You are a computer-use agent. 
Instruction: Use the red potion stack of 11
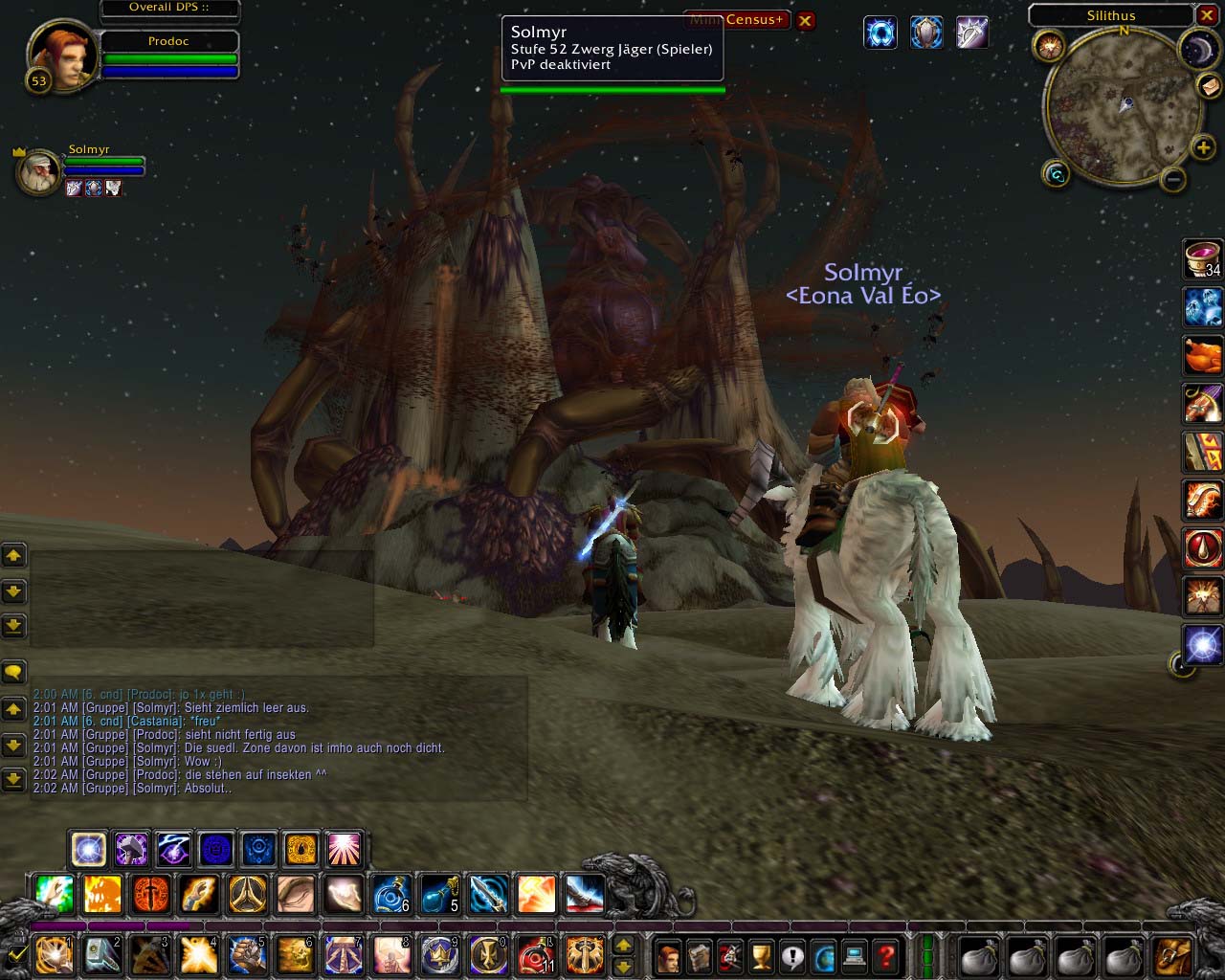pos(536,954)
